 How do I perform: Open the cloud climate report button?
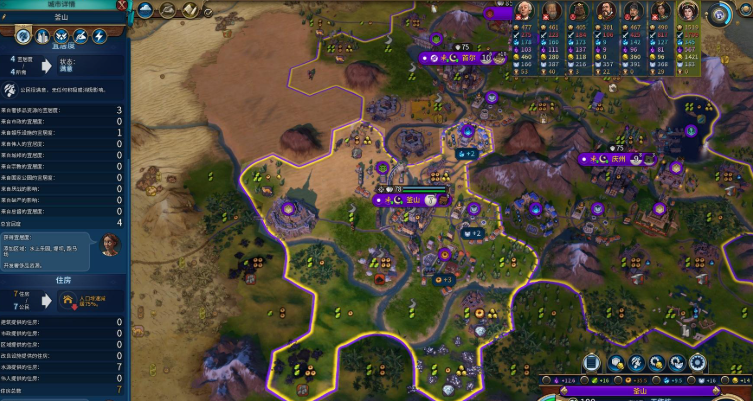click(145, 10)
